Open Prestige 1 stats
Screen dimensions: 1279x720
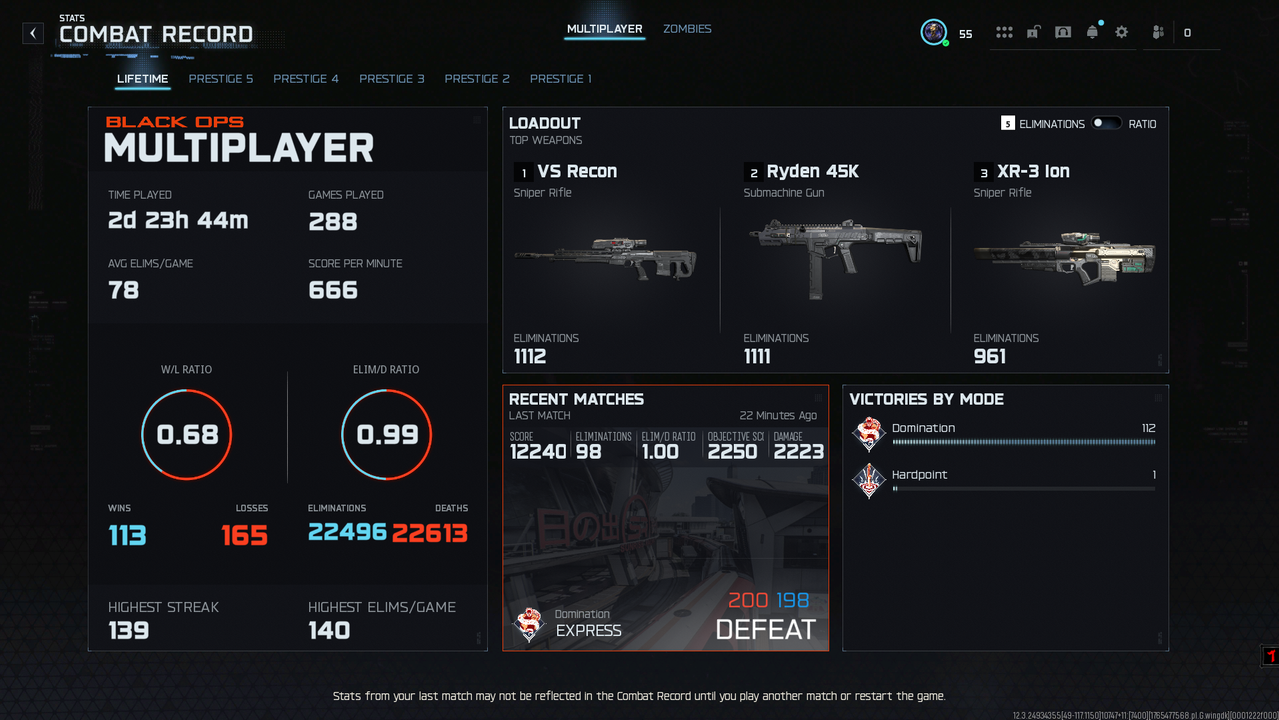(x=561, y=79)
